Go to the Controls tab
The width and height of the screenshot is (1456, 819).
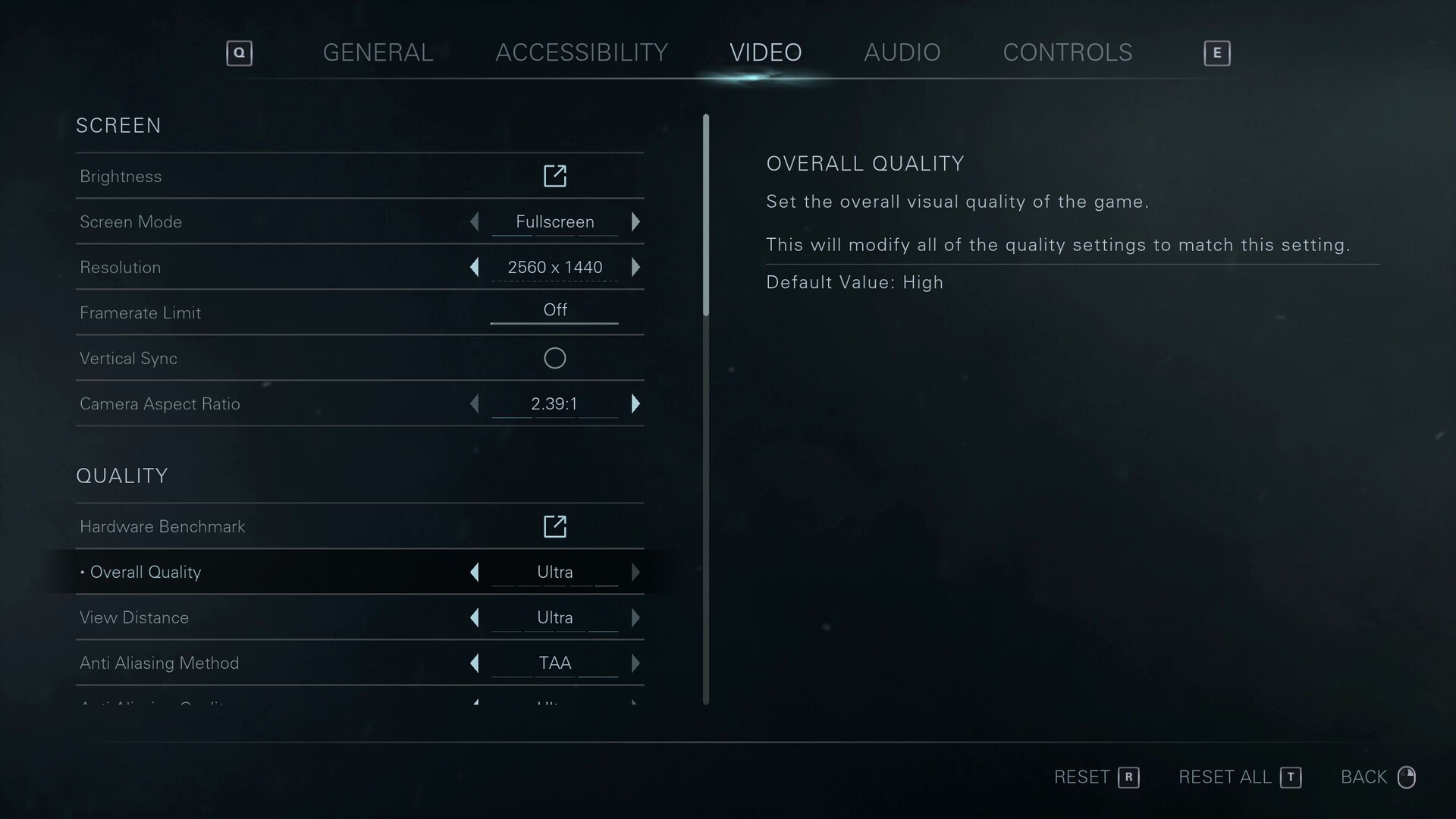pos(1067,52)
